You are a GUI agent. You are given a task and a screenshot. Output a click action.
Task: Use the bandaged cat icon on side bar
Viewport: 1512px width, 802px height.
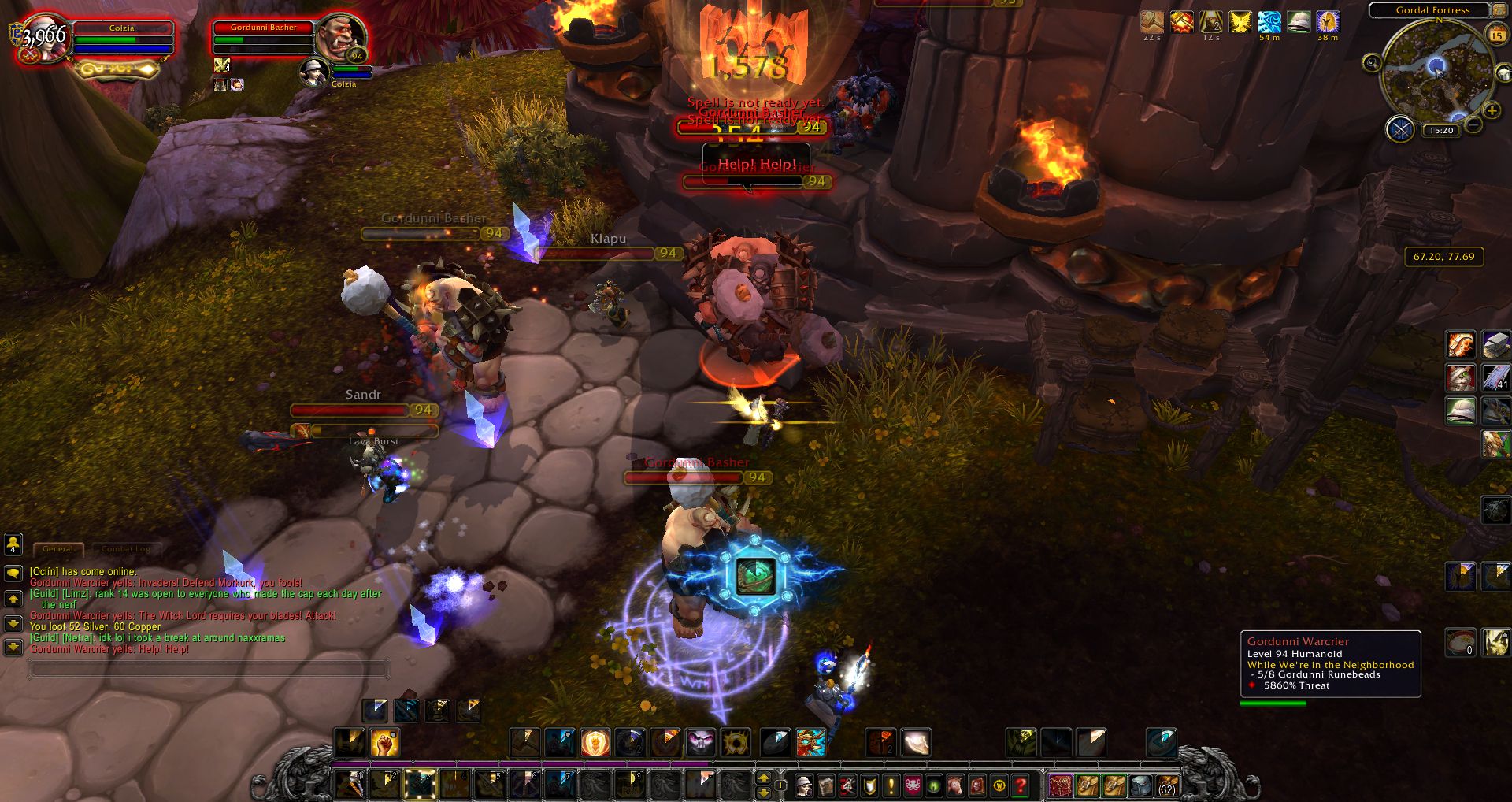point(1461,377)
